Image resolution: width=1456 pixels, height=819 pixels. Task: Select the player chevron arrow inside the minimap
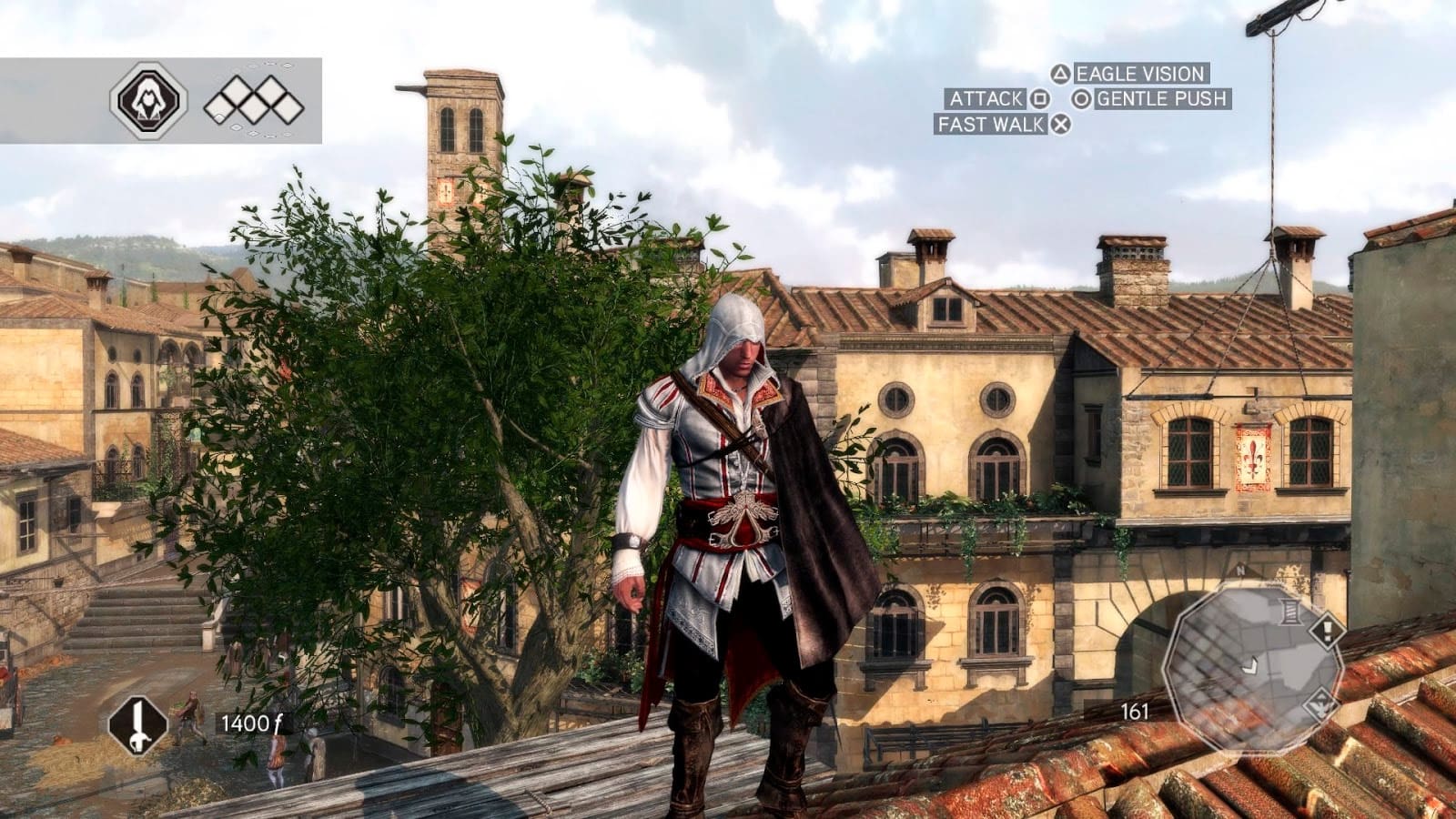tap(1250, 667)
